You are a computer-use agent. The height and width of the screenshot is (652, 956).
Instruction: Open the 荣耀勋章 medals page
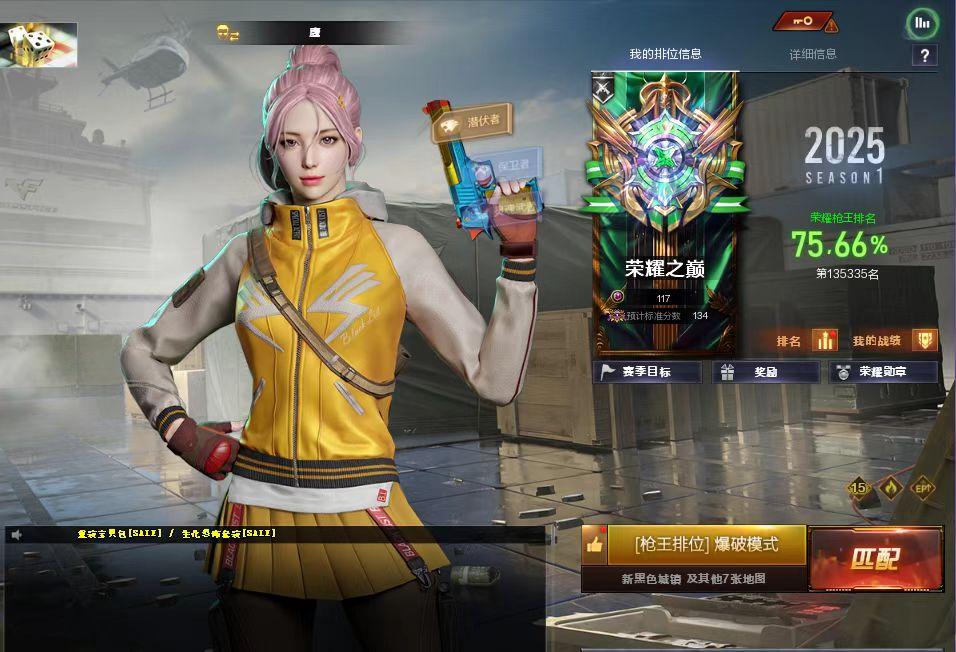883,372
